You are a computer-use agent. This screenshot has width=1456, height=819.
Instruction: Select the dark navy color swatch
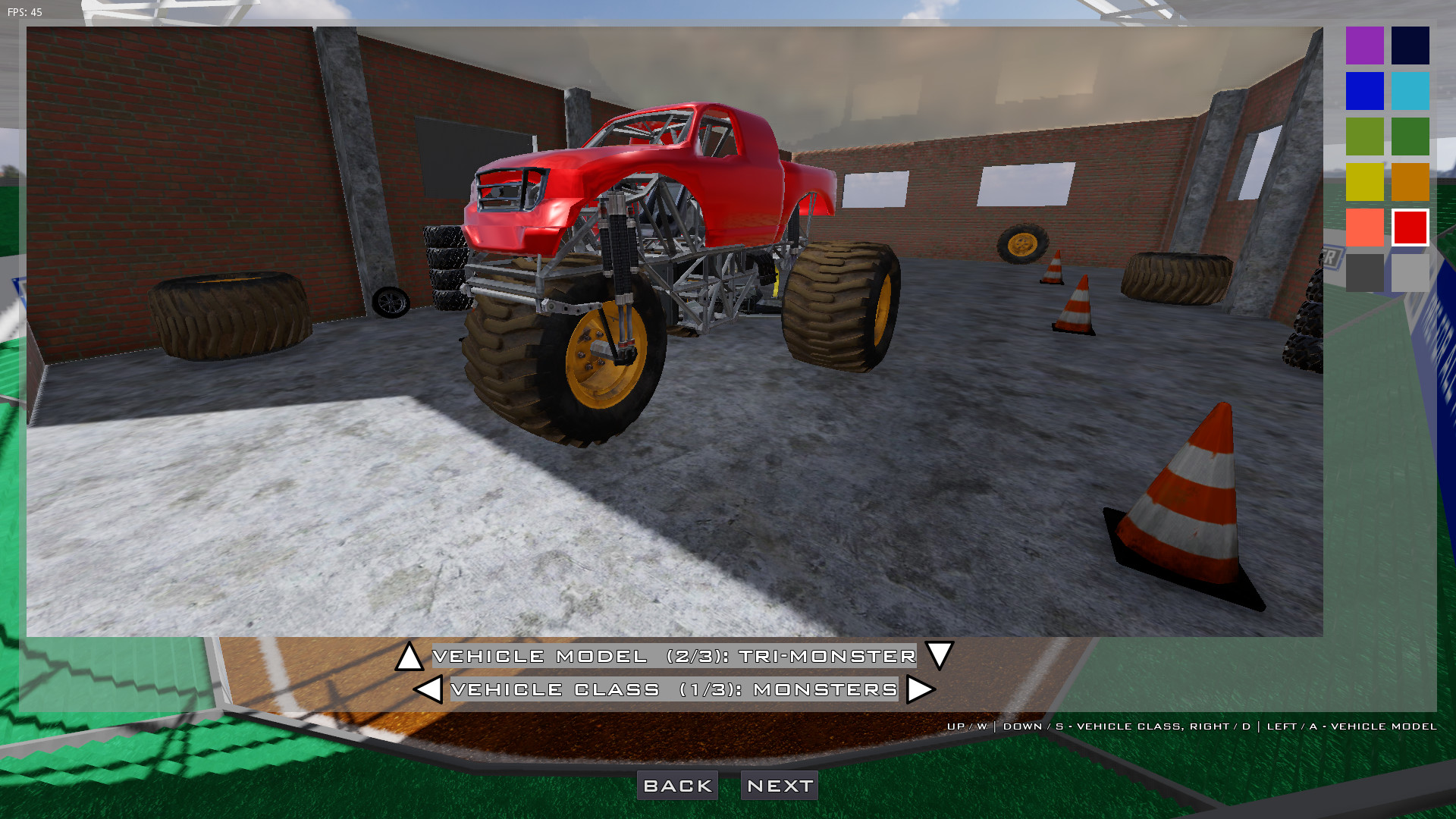[x=1409, y=45]
